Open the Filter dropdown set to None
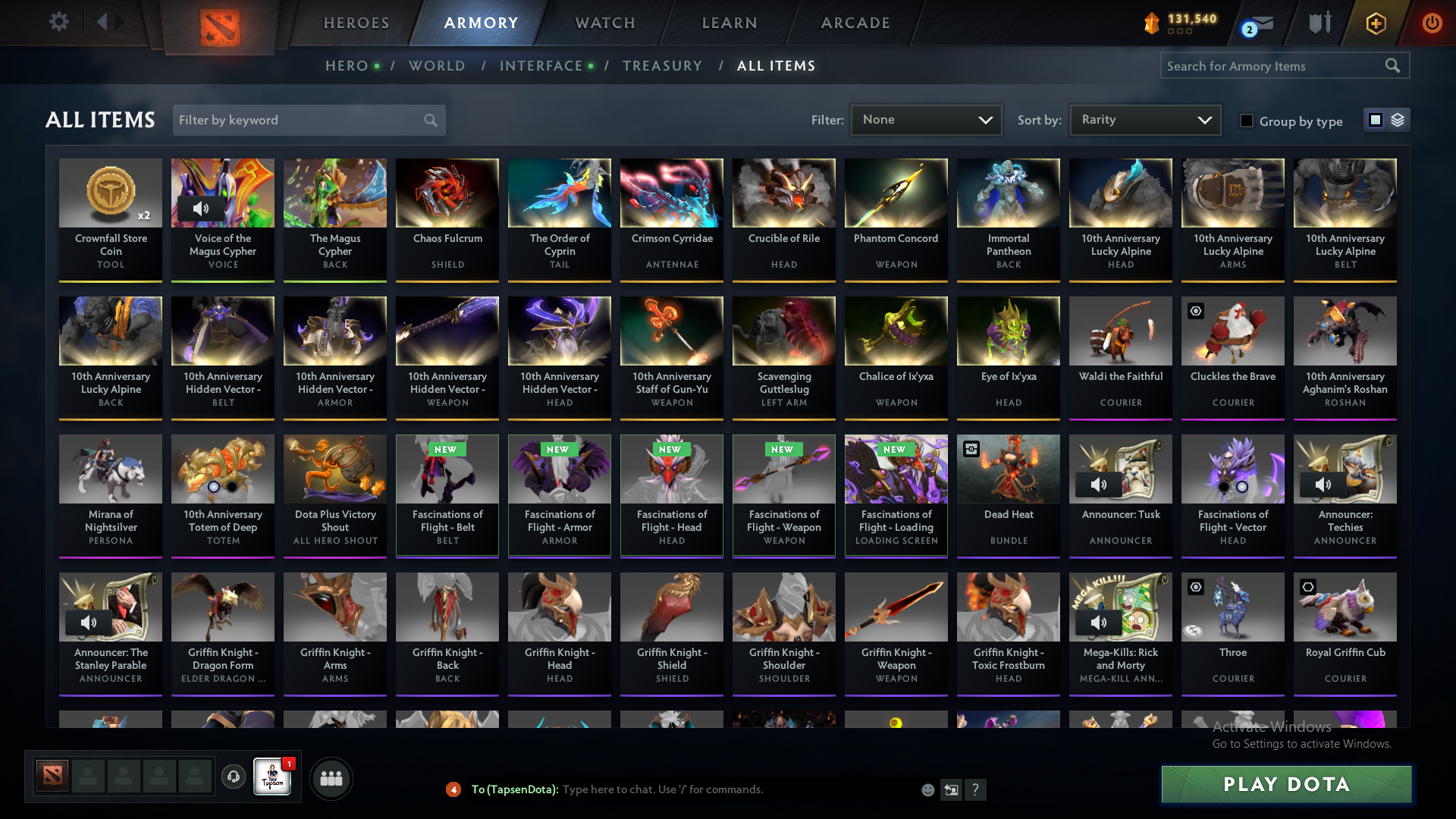 (x=926, y=119)
